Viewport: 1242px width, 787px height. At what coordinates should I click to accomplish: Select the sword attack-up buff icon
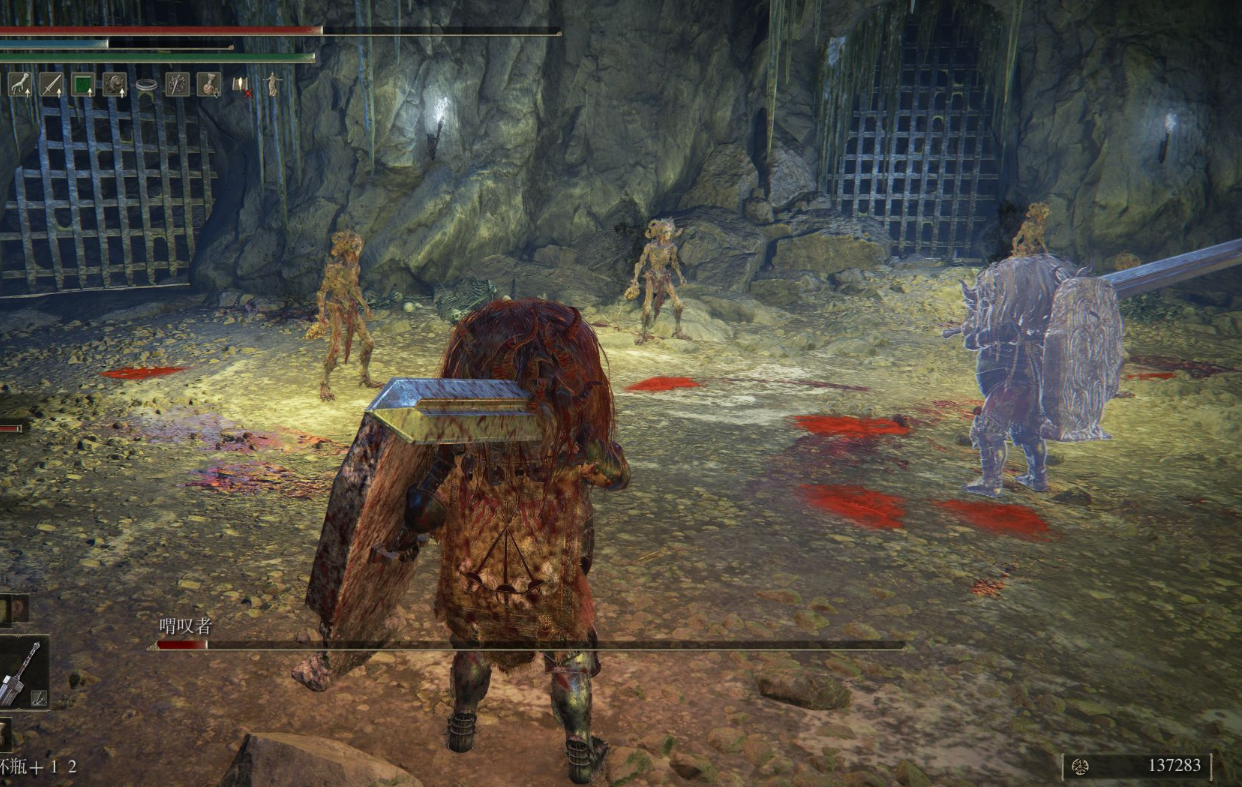51,84
